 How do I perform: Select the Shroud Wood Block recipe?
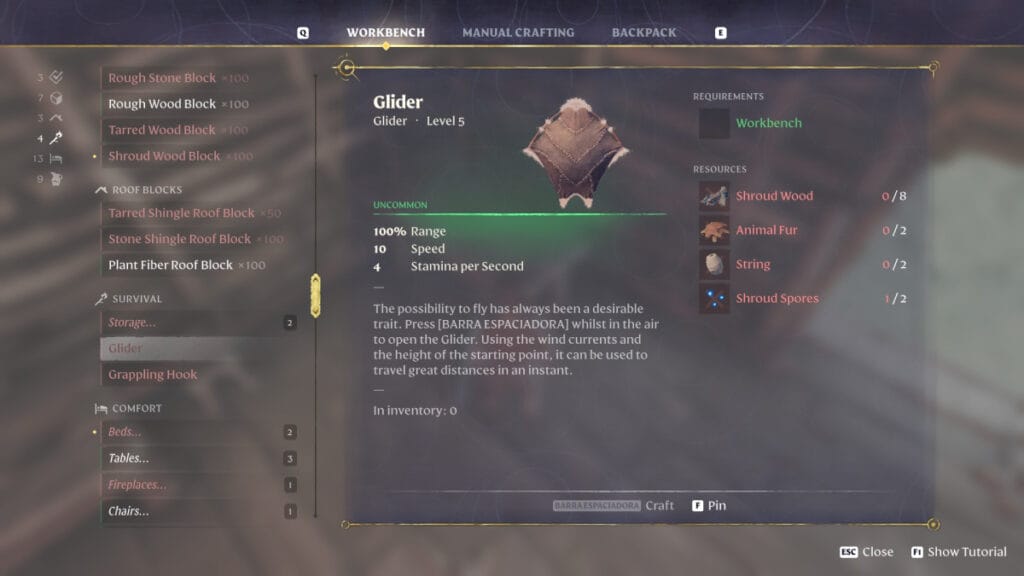164,156
